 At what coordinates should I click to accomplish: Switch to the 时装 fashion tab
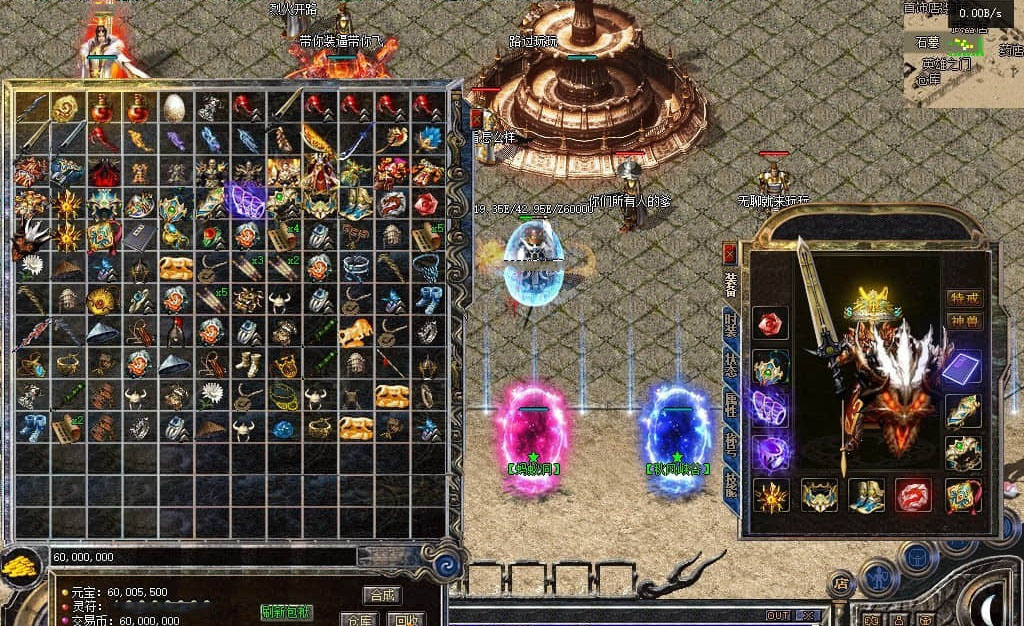(x=731, y=325)
